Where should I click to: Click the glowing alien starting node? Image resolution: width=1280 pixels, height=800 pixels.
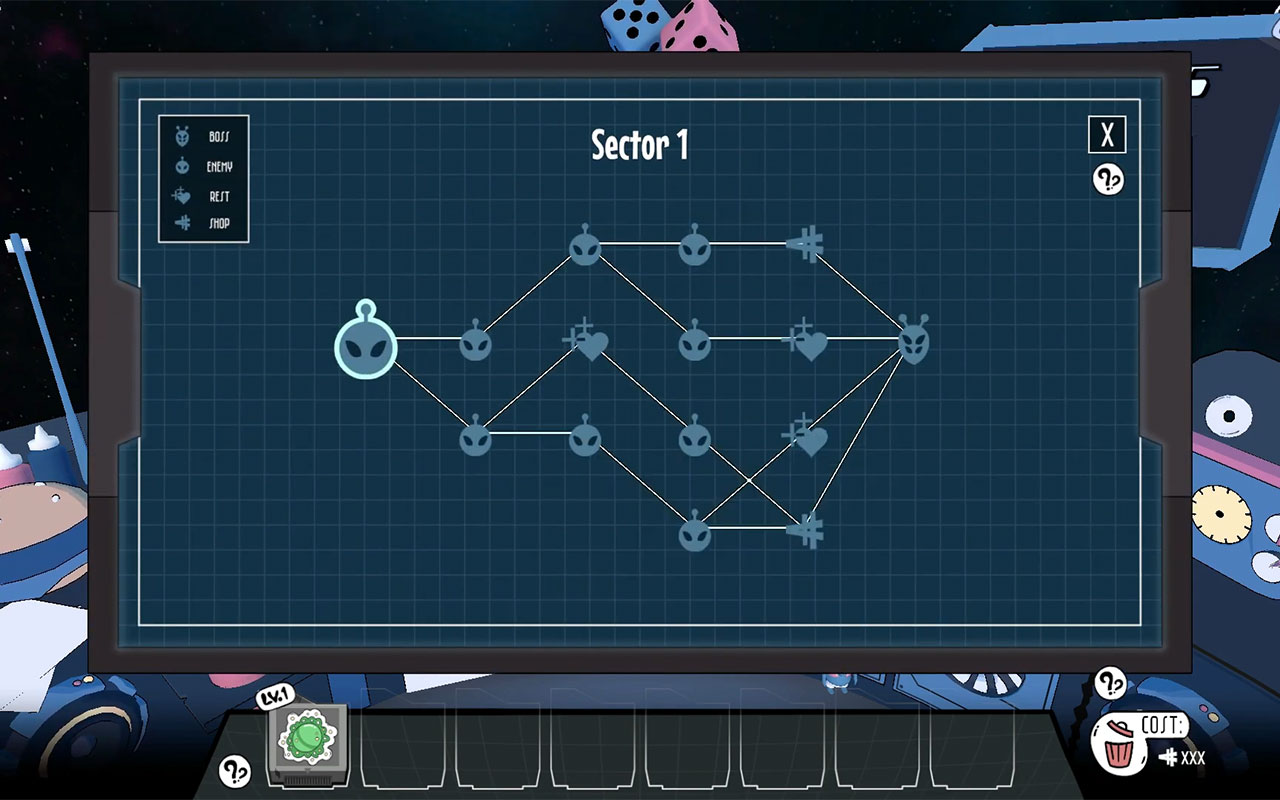point(366,347)
